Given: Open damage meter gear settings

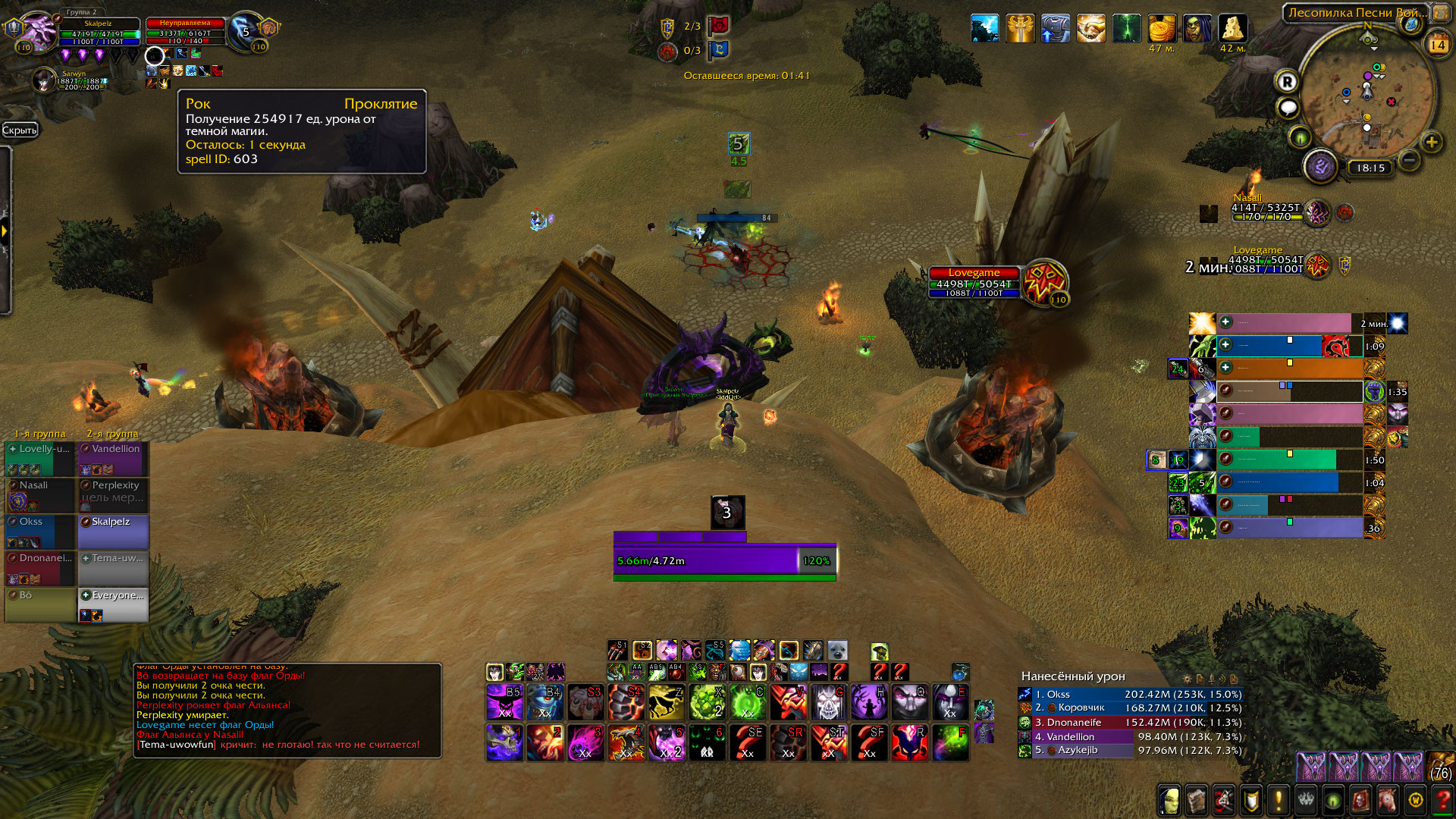Looking at the screenshot, I should (x=1187, y=679).
